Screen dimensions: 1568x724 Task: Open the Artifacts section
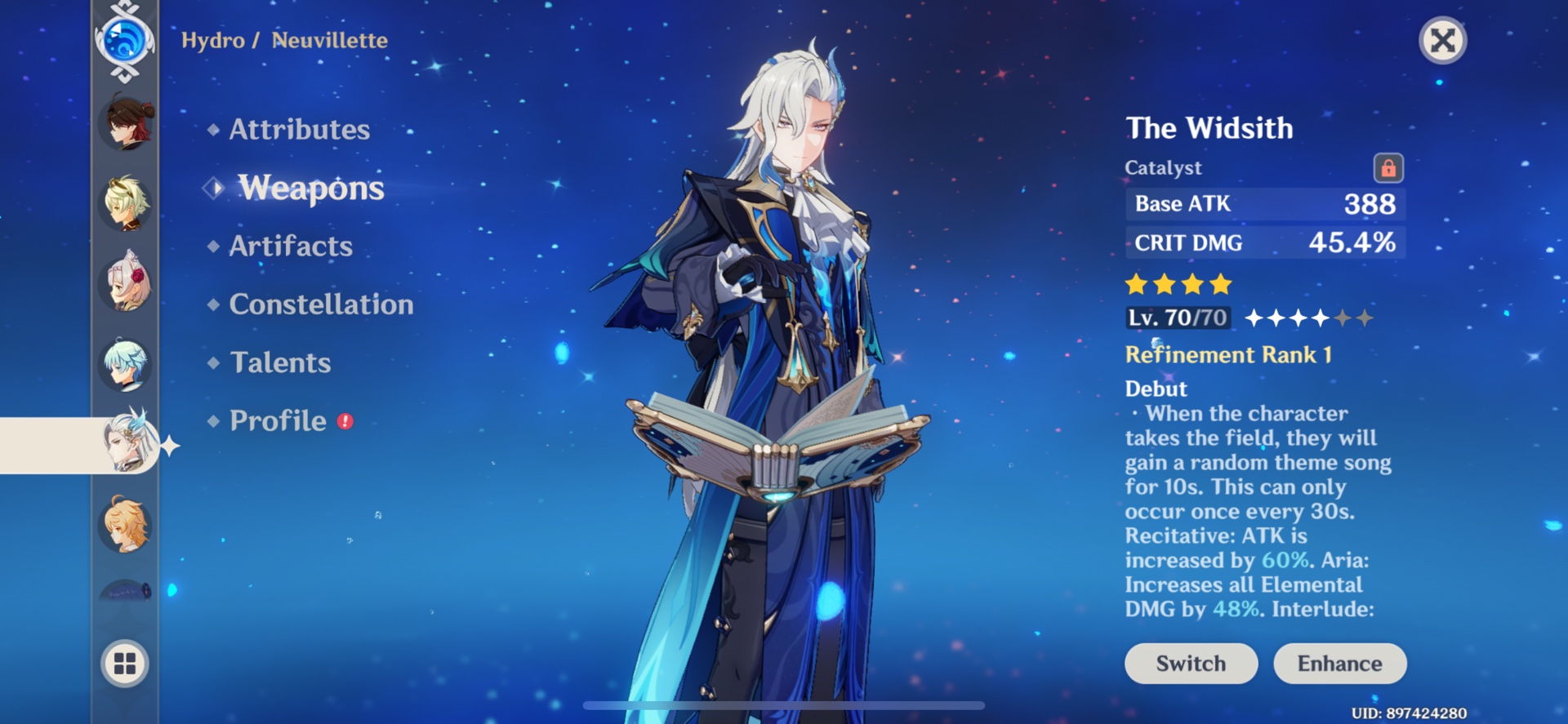pos(289,246)
